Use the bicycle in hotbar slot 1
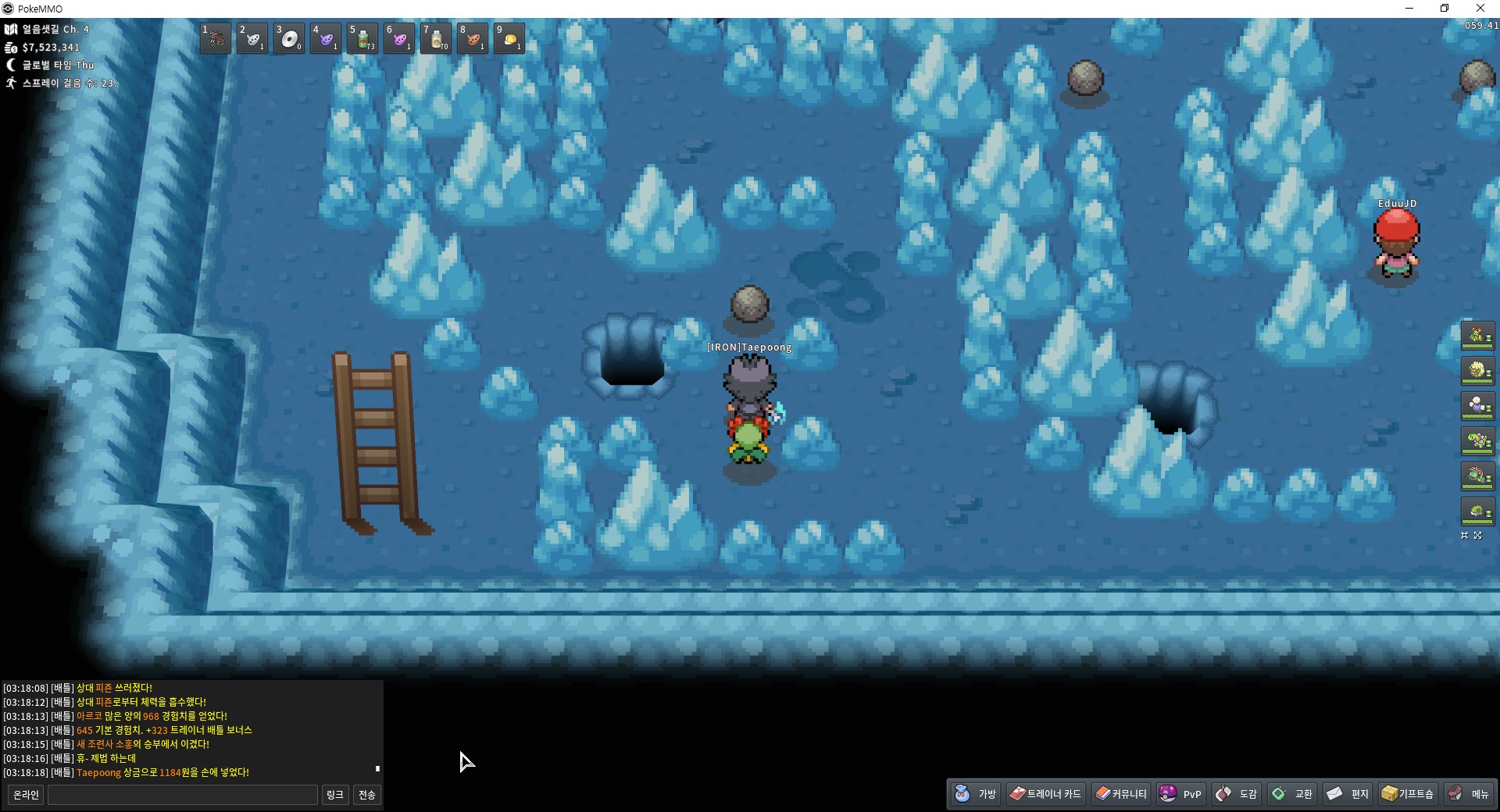The image size is (1500, 812). [216, 38]
